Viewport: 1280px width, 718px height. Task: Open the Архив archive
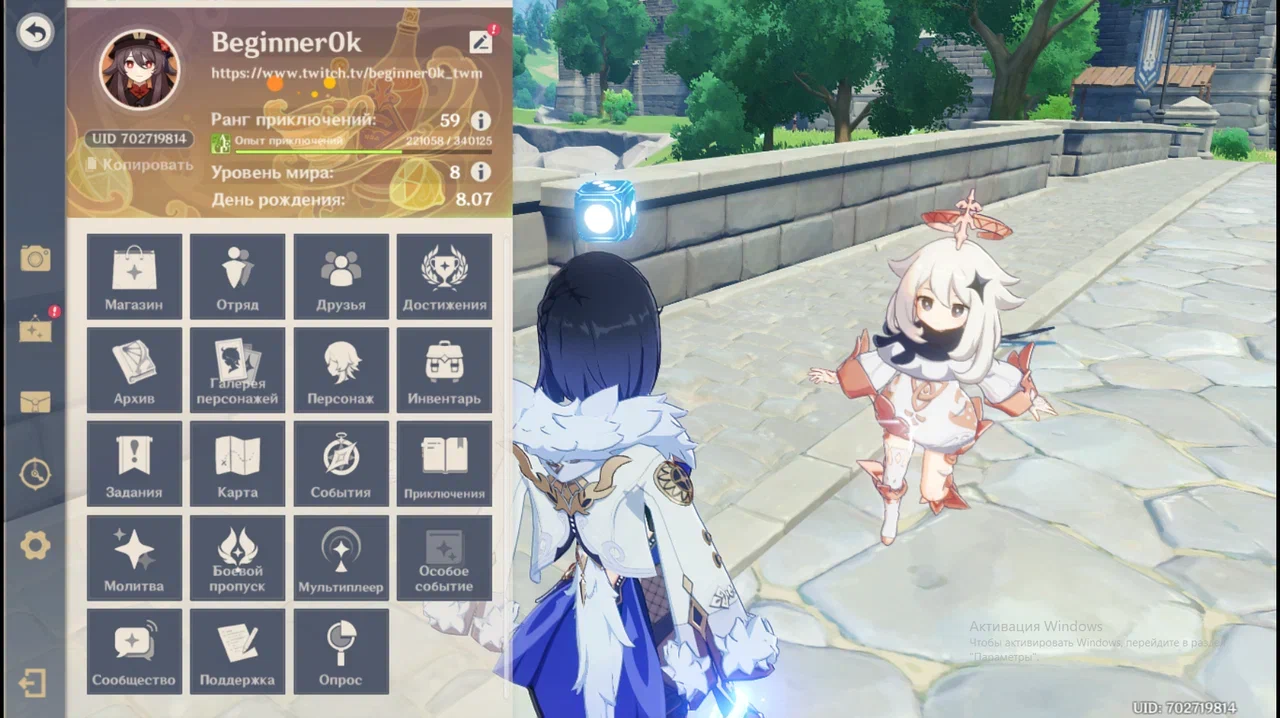pyautogui.click(x=134, y=370)
